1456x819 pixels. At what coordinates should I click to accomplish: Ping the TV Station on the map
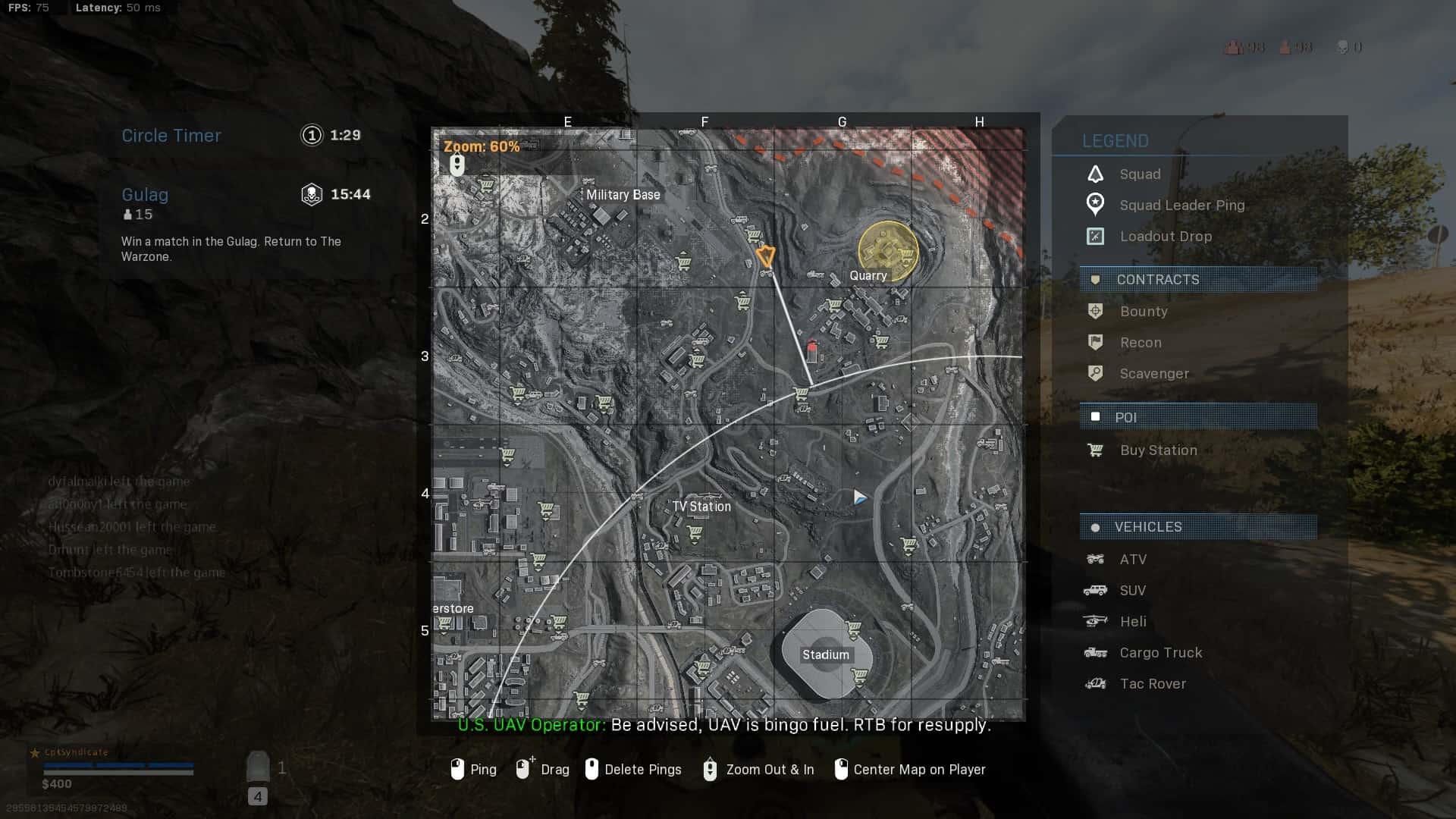[x=701, y=507]
